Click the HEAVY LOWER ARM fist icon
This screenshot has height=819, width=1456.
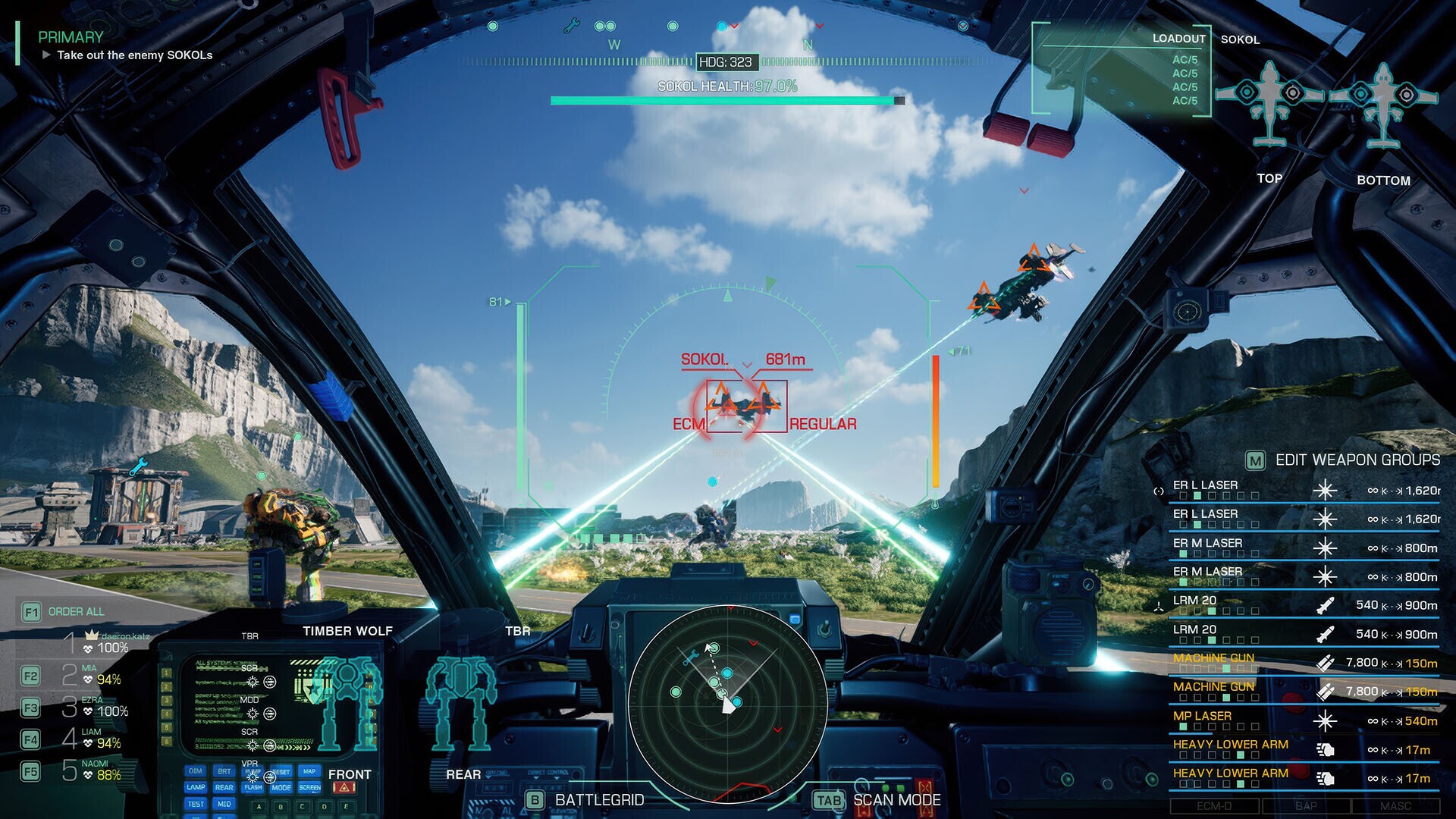[1328, 750]
